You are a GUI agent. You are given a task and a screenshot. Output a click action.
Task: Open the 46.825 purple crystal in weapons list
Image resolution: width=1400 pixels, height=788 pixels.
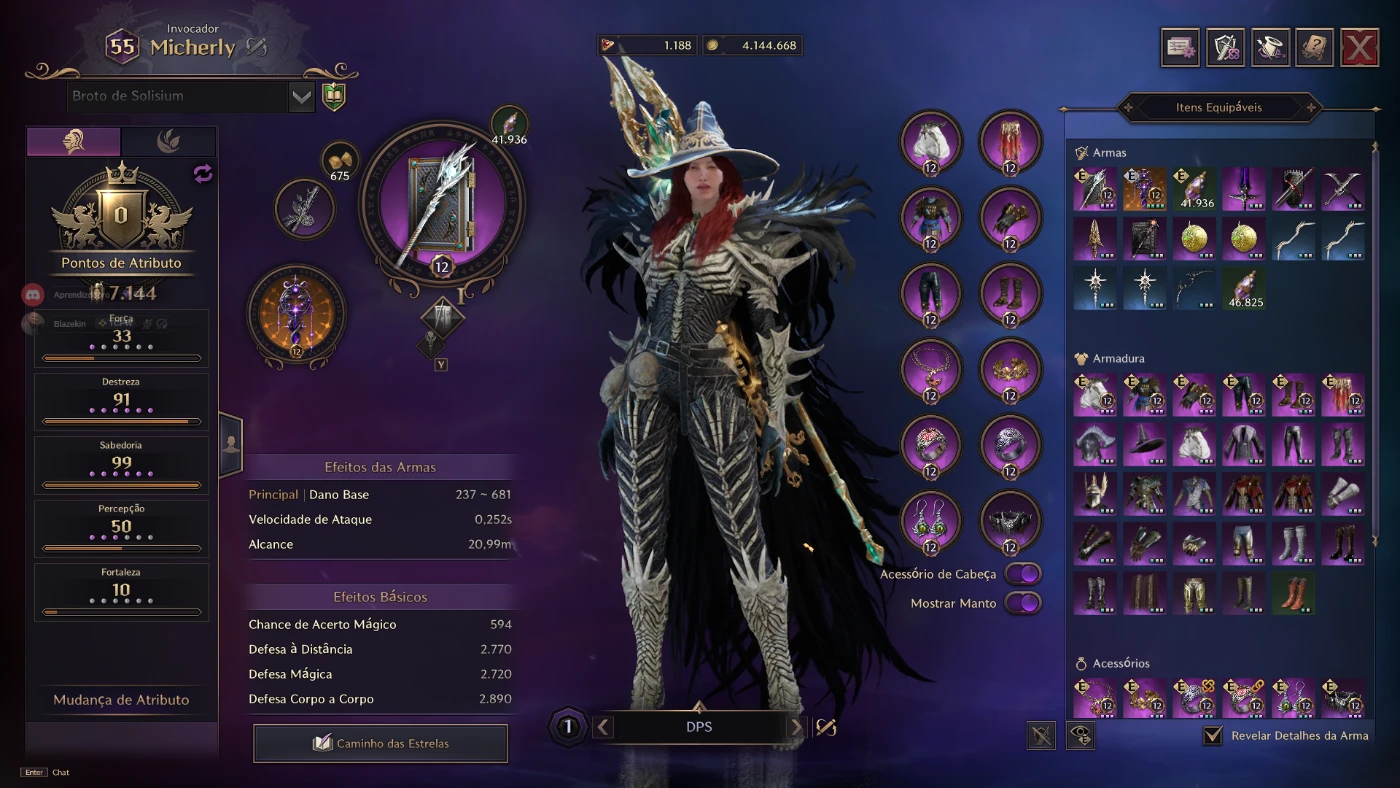click(1244, 287)
